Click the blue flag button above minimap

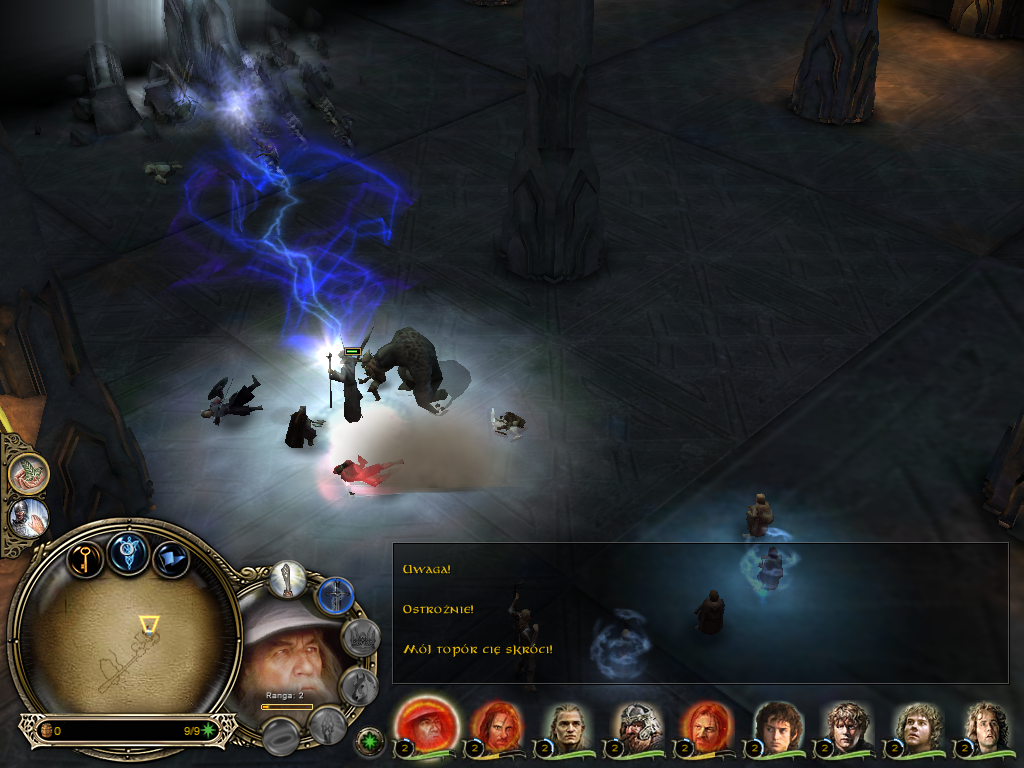(x=170, y=558)
